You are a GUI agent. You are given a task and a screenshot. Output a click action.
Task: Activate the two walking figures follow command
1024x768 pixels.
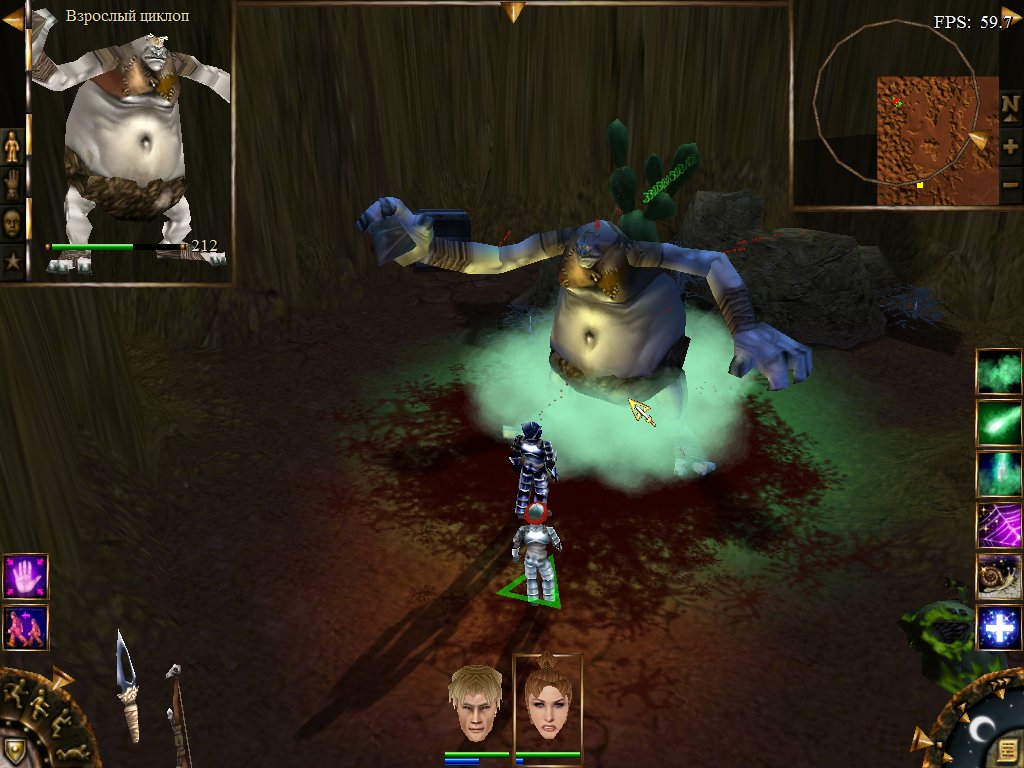25,628
